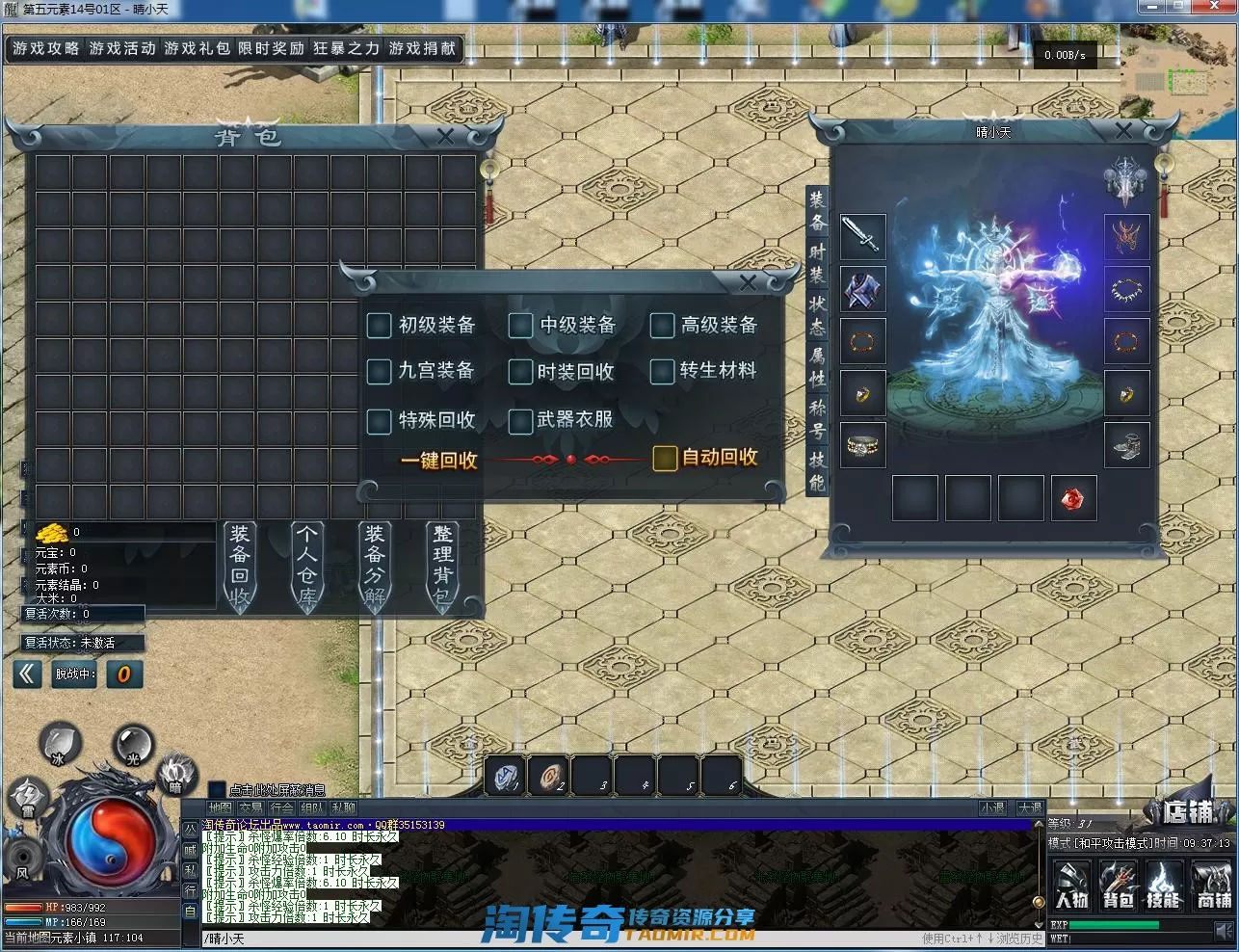Image resolution: width=1239 pixels, height=952 pixels.
Task: Click the 整理背包 sort bag button
Action: [x=442, y=566]
